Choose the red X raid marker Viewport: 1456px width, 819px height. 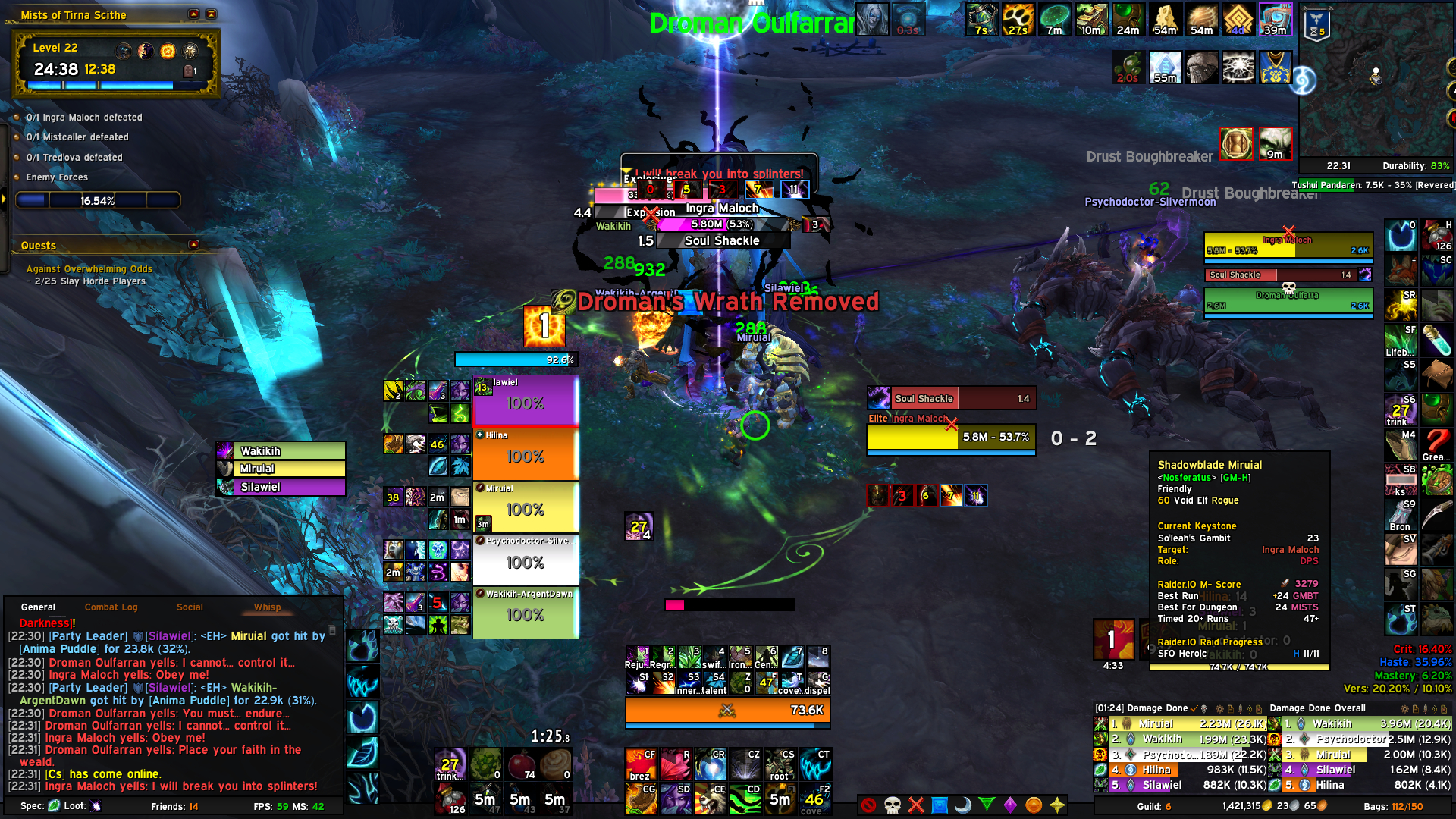pos(916,805)
